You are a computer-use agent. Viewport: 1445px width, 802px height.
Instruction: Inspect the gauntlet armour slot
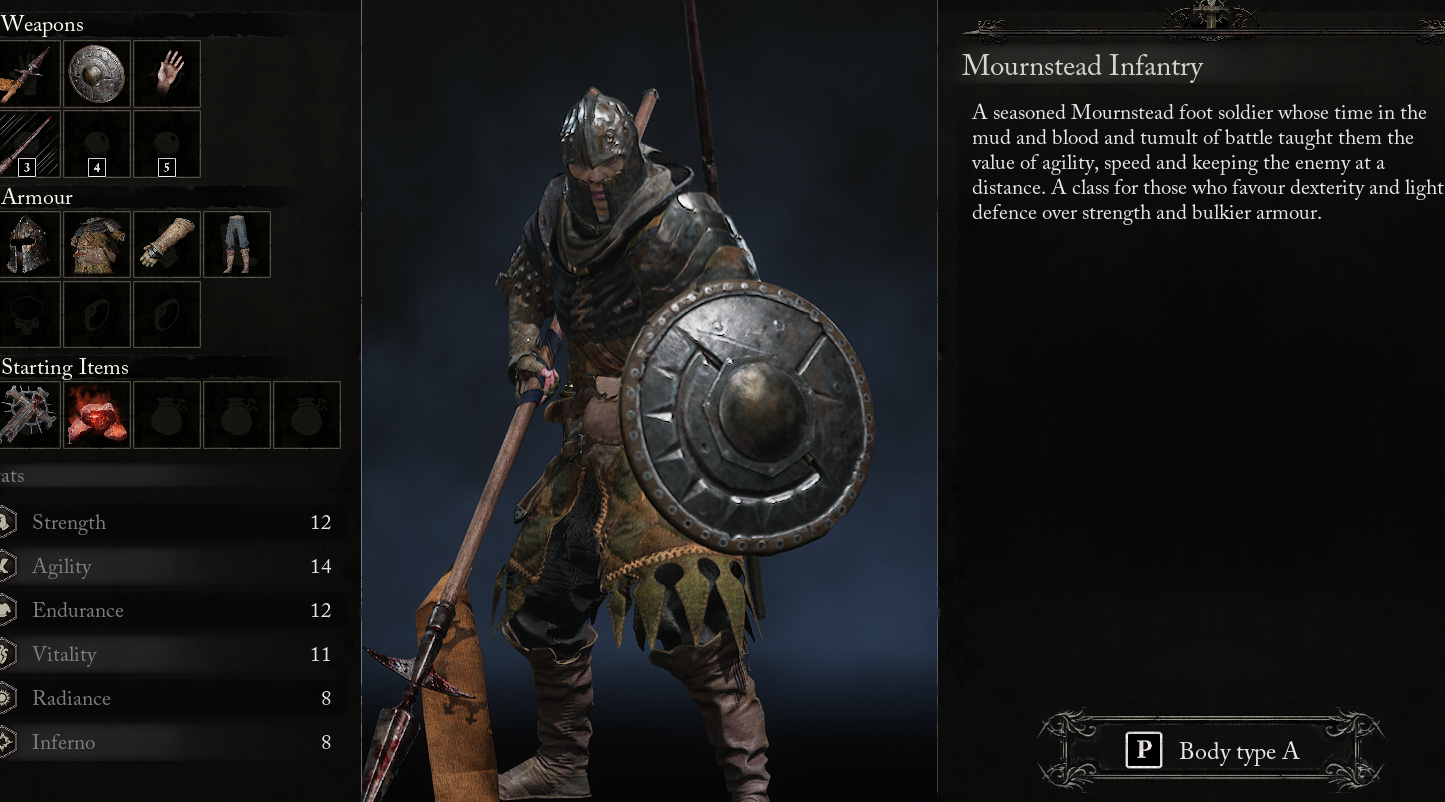coord(166,244)
